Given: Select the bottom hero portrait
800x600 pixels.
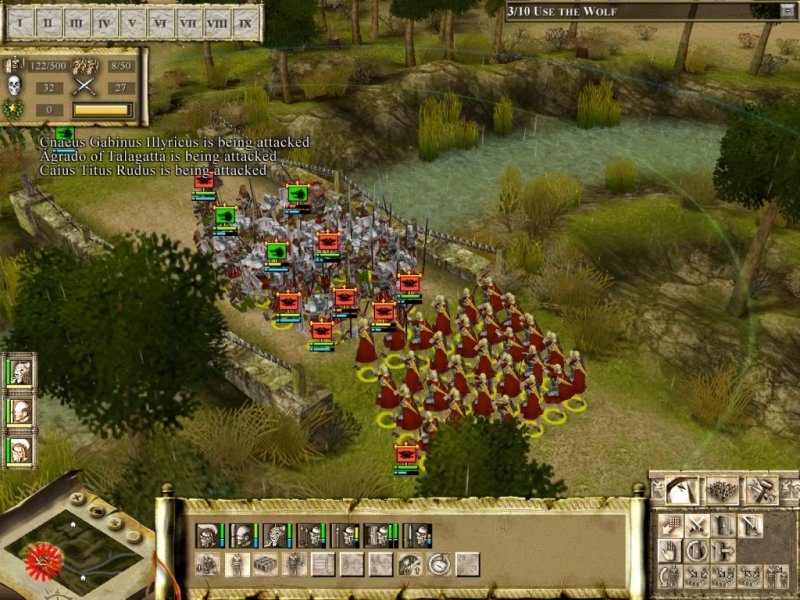Looking at the screenshot, I should click(21, 450).
